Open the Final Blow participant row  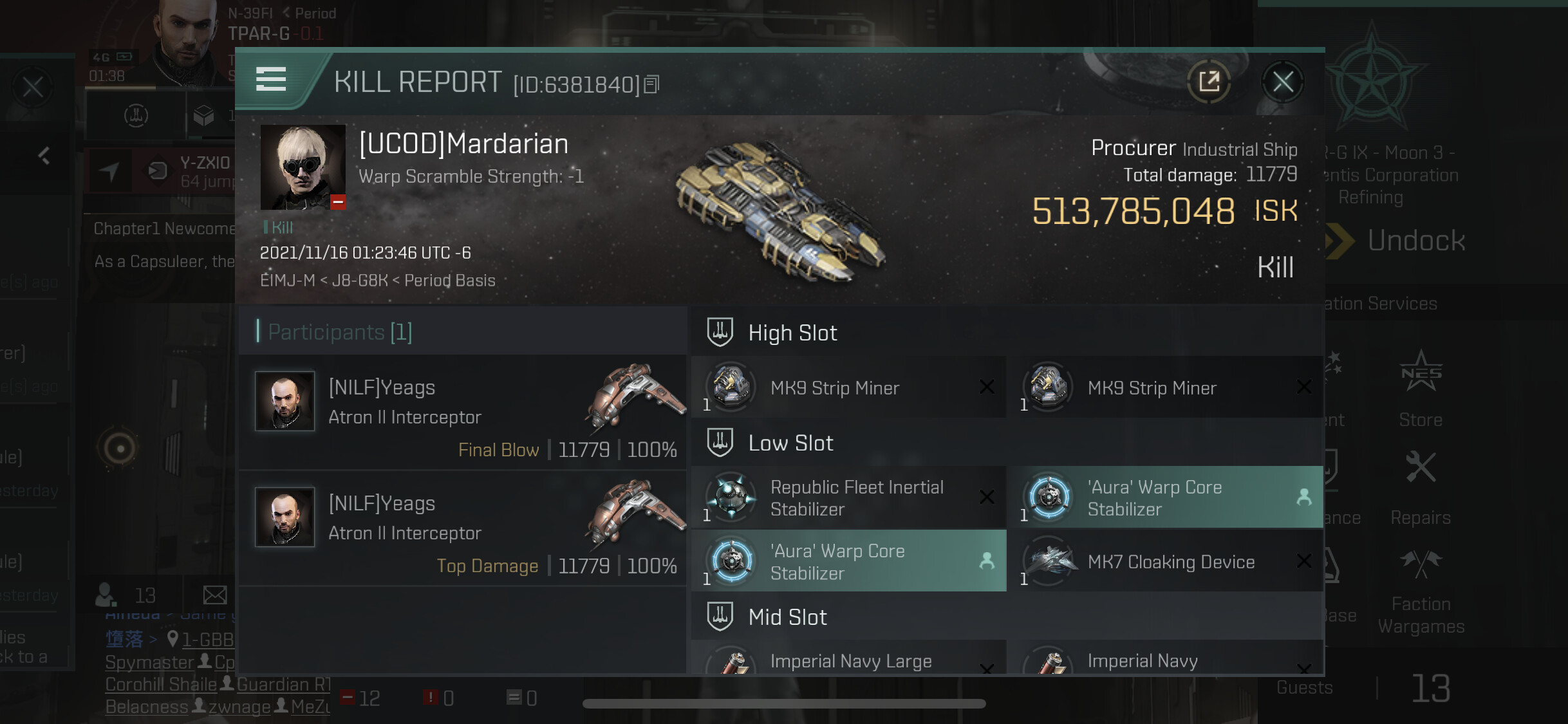tap(462, 413)
